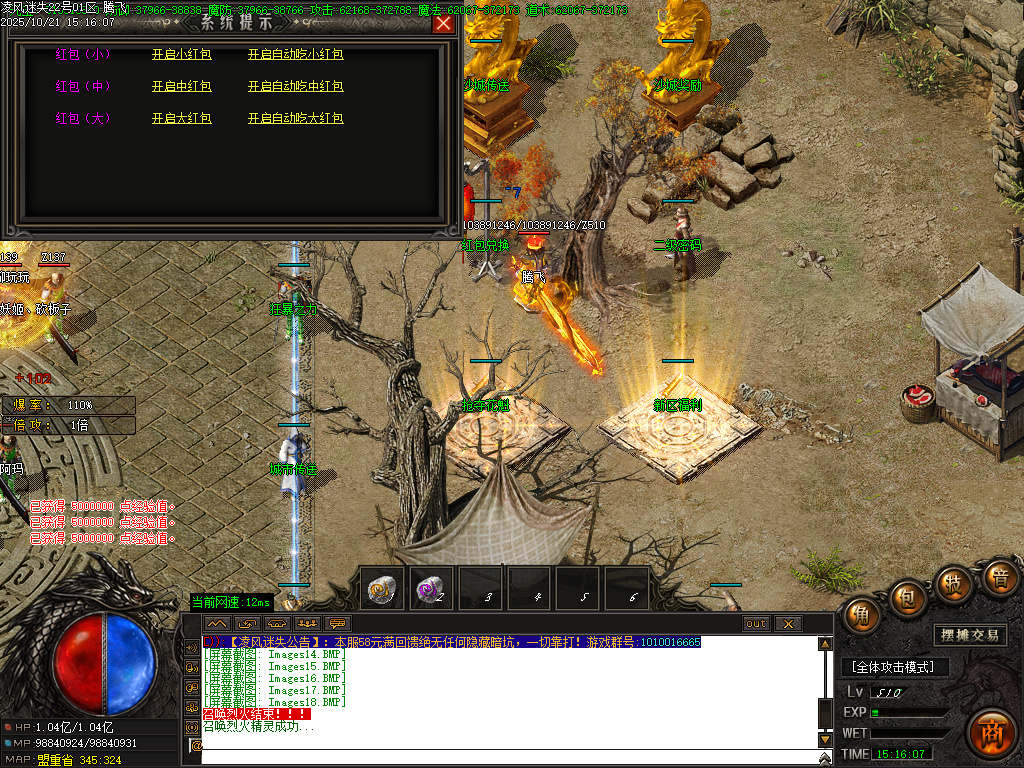
Task: Open the bag (包) inventory button
Action: click(908, 596)
